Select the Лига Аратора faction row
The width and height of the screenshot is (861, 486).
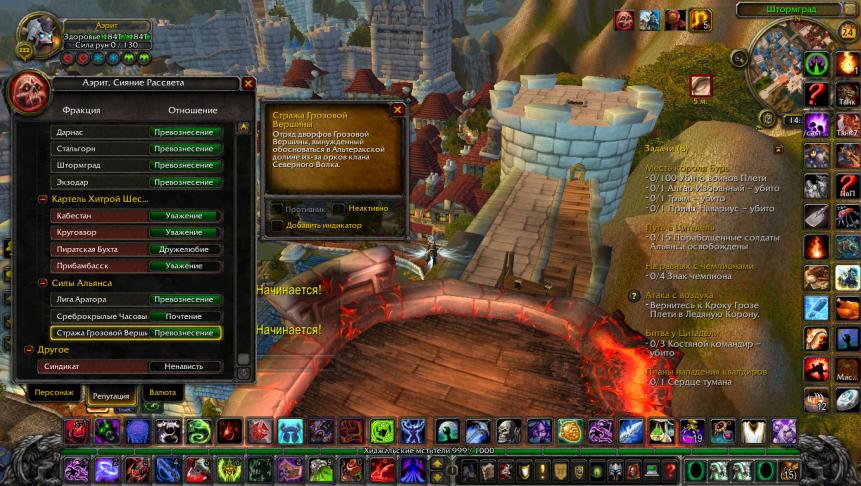(x=135, y=299)
